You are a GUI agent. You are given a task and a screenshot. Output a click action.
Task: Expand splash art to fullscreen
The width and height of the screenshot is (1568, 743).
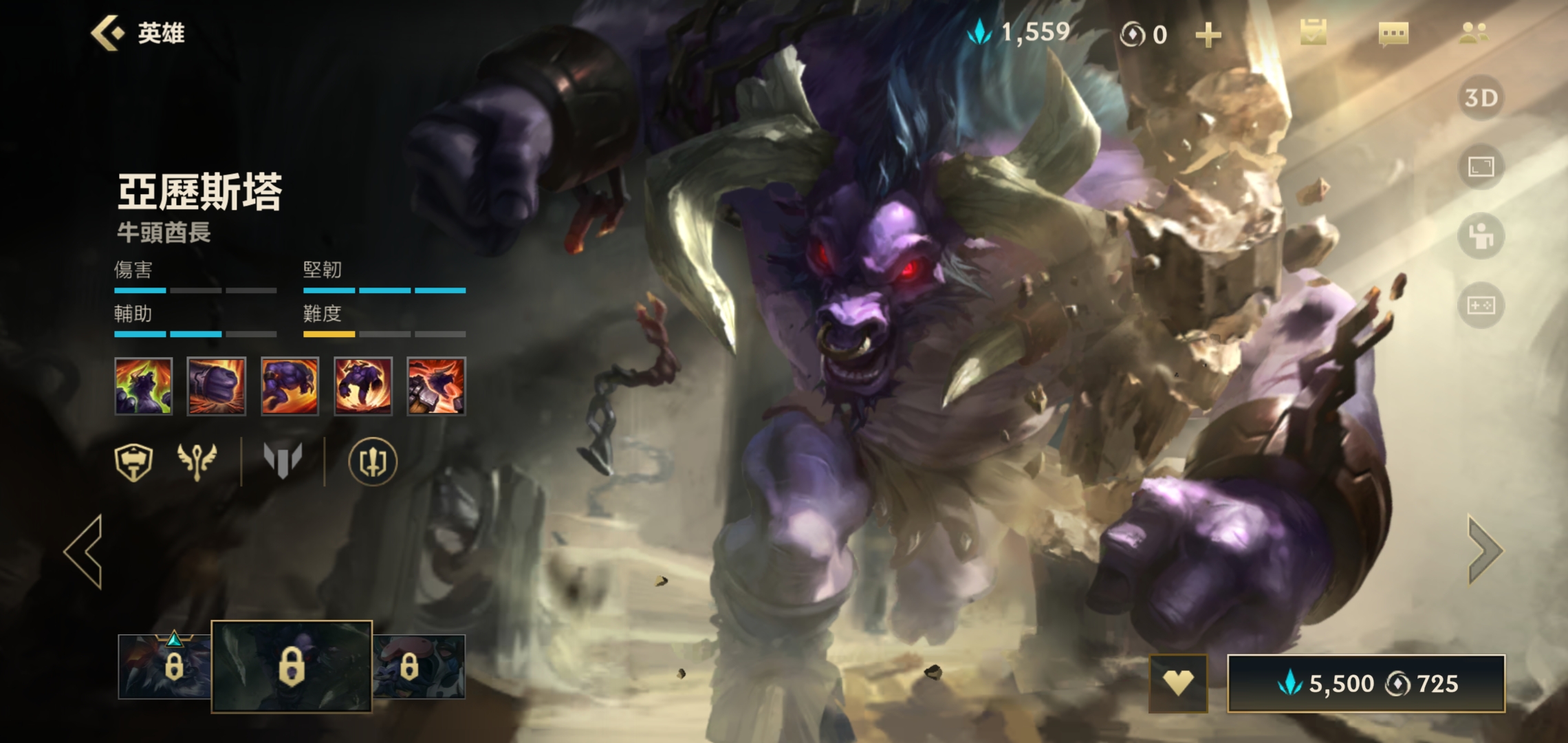coord(1481,166)
